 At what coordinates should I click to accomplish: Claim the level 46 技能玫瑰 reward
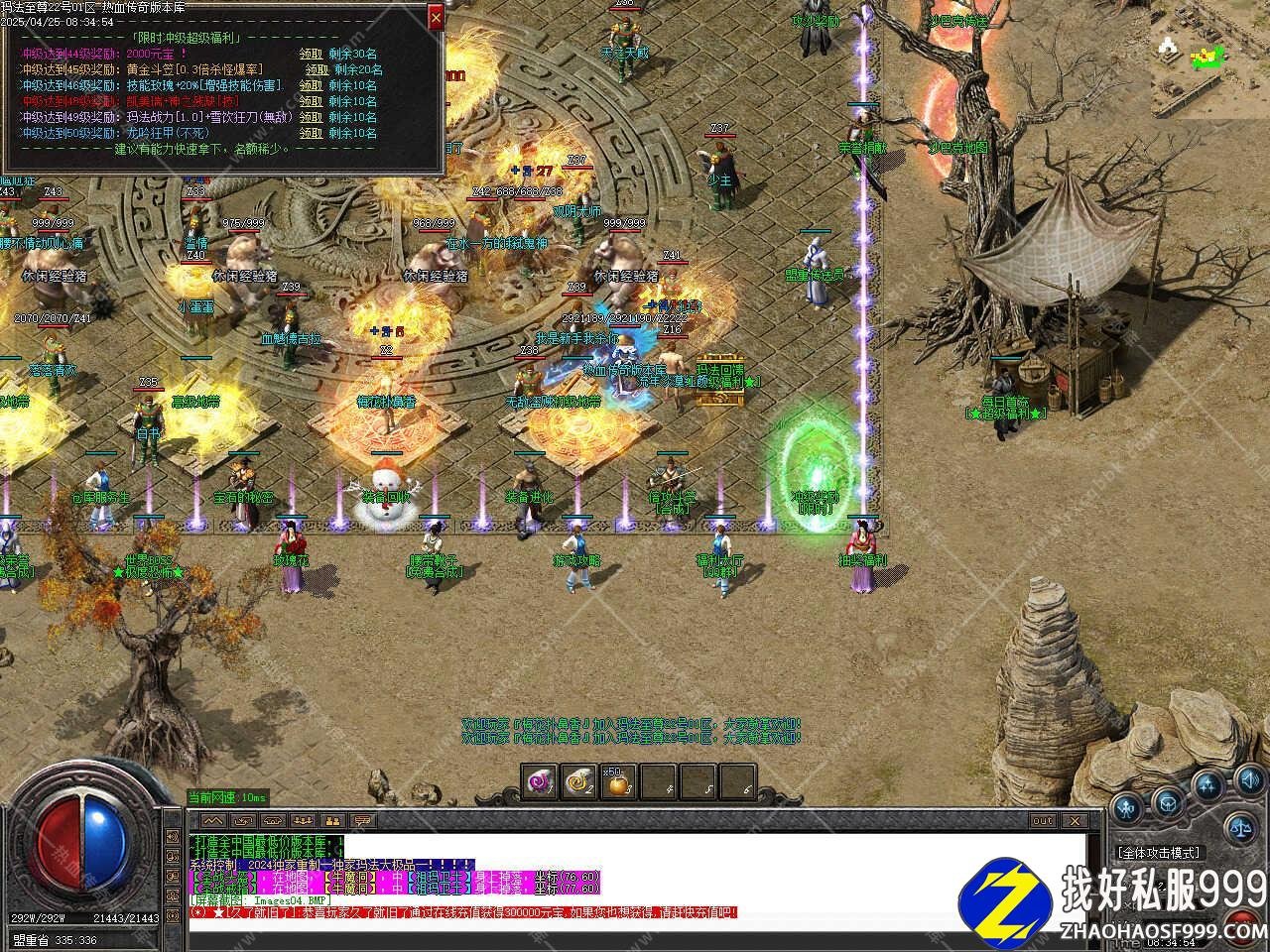click(x=311, y=85)
